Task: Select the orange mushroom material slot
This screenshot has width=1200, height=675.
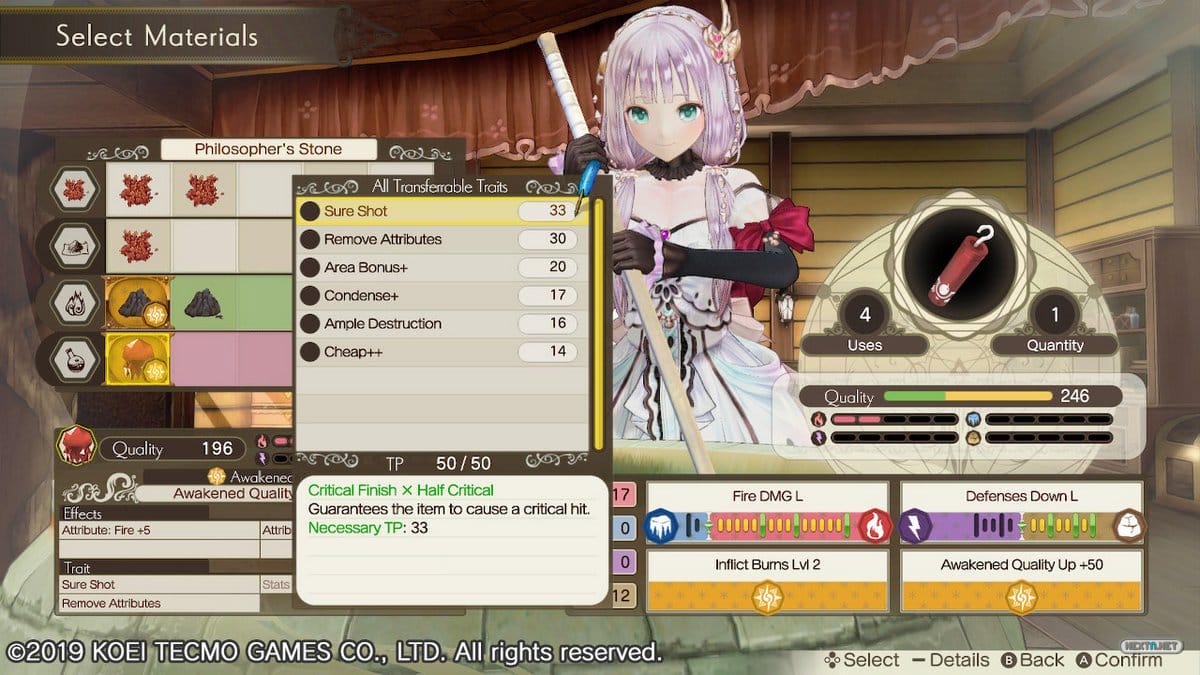Action: [x=139, y=359]
